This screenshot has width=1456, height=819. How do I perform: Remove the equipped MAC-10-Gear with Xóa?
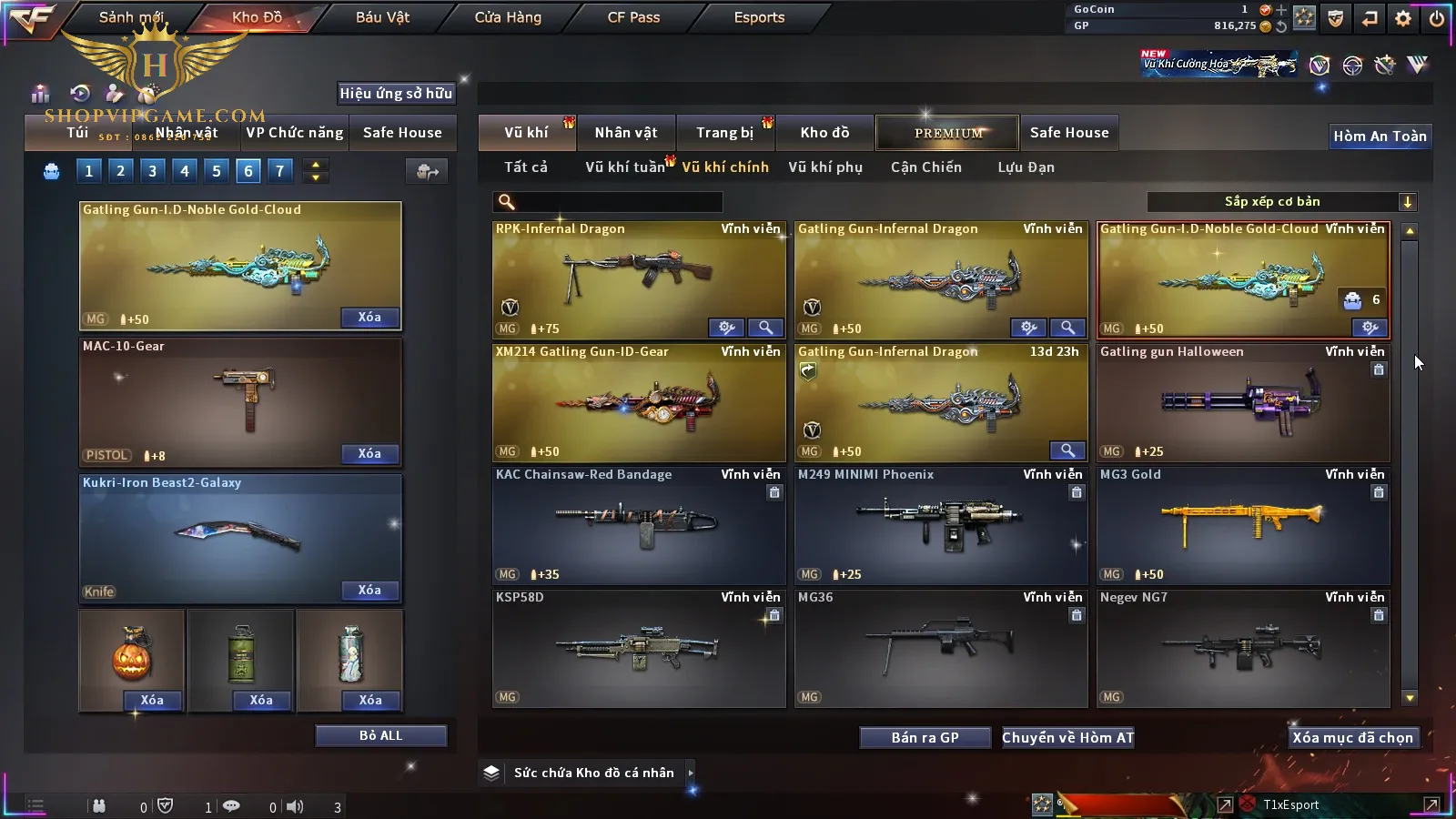pyautogui.click(x=369, y=453)
